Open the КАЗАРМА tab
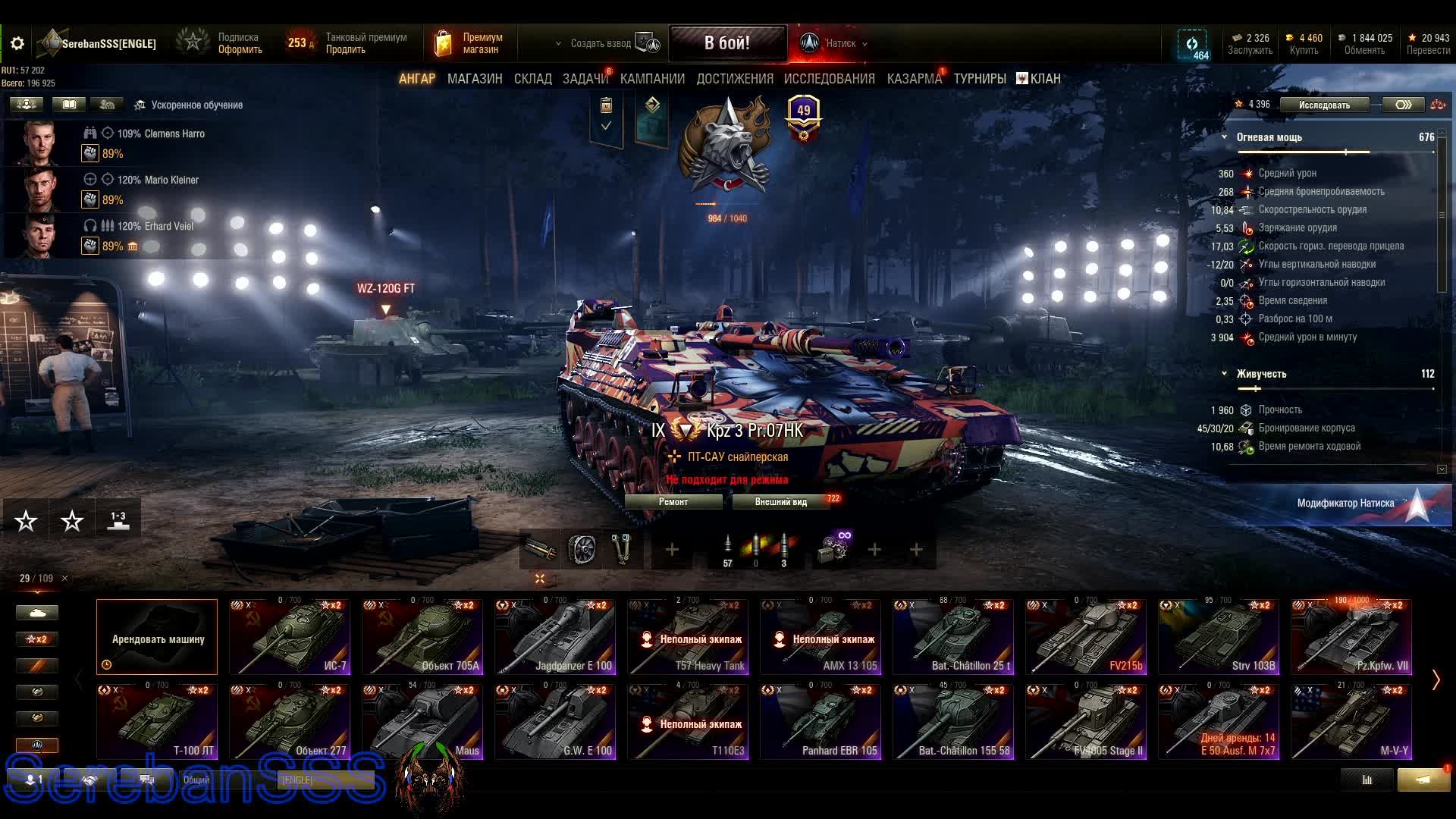Image resolution: width=1456 pixels, height=819 pixels. pos(914,79)
